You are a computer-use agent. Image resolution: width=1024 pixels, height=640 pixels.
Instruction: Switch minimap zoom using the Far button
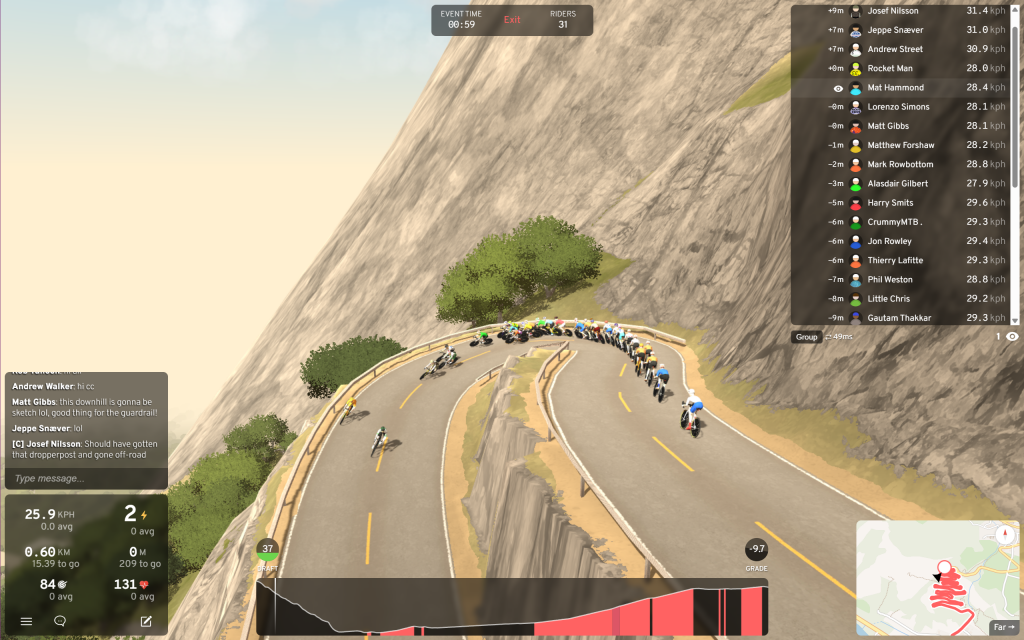[1001, 627]
